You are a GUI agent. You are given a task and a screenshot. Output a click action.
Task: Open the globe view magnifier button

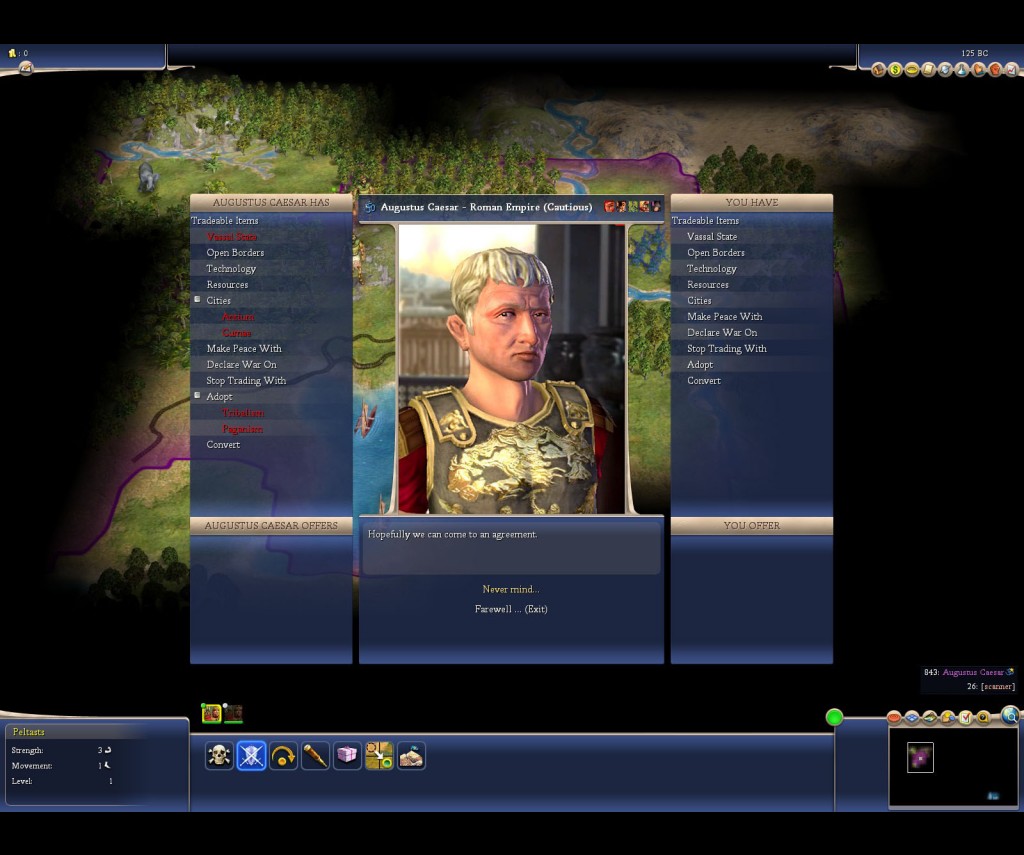coord(1010,714)
